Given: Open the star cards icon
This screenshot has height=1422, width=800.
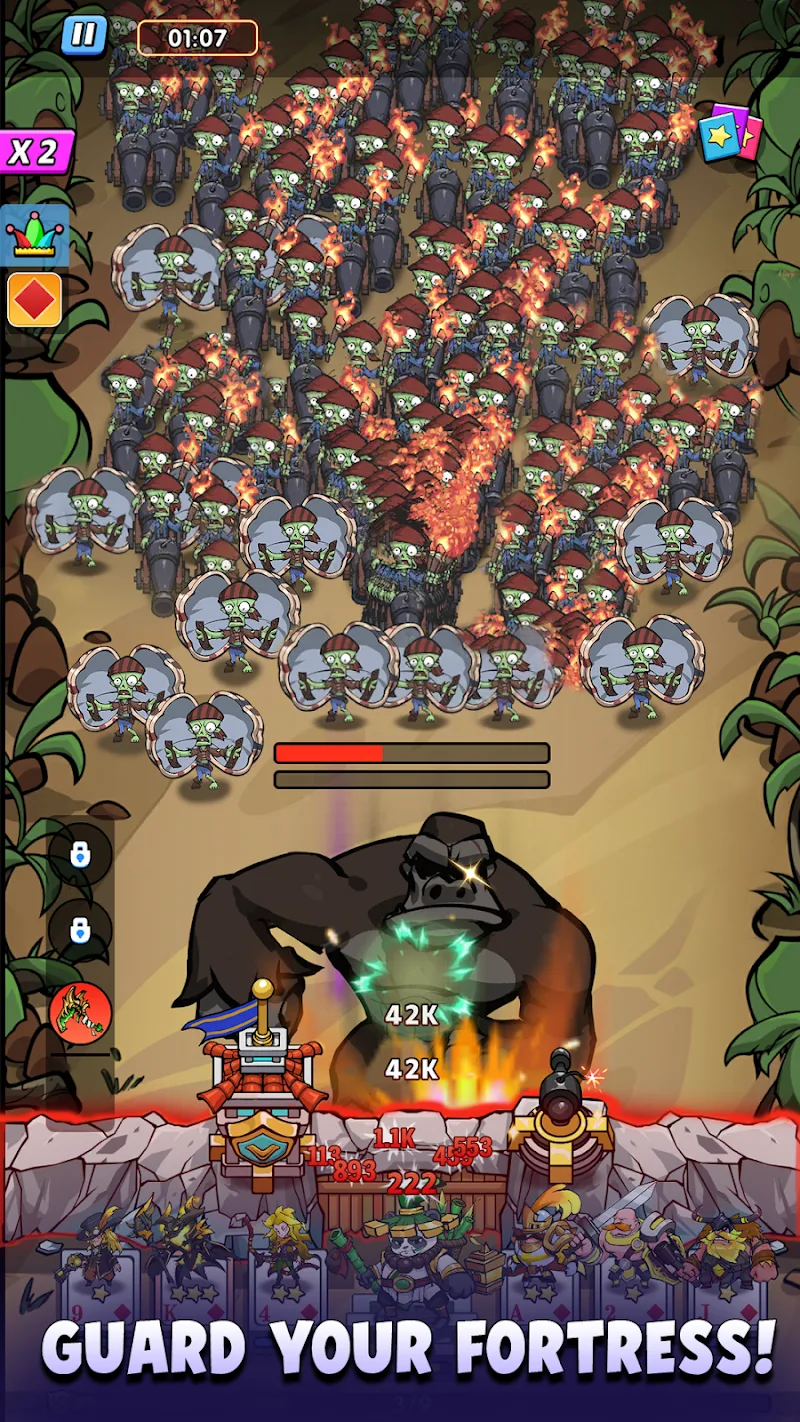Looking at the screenshot, I should click(730, 133).
